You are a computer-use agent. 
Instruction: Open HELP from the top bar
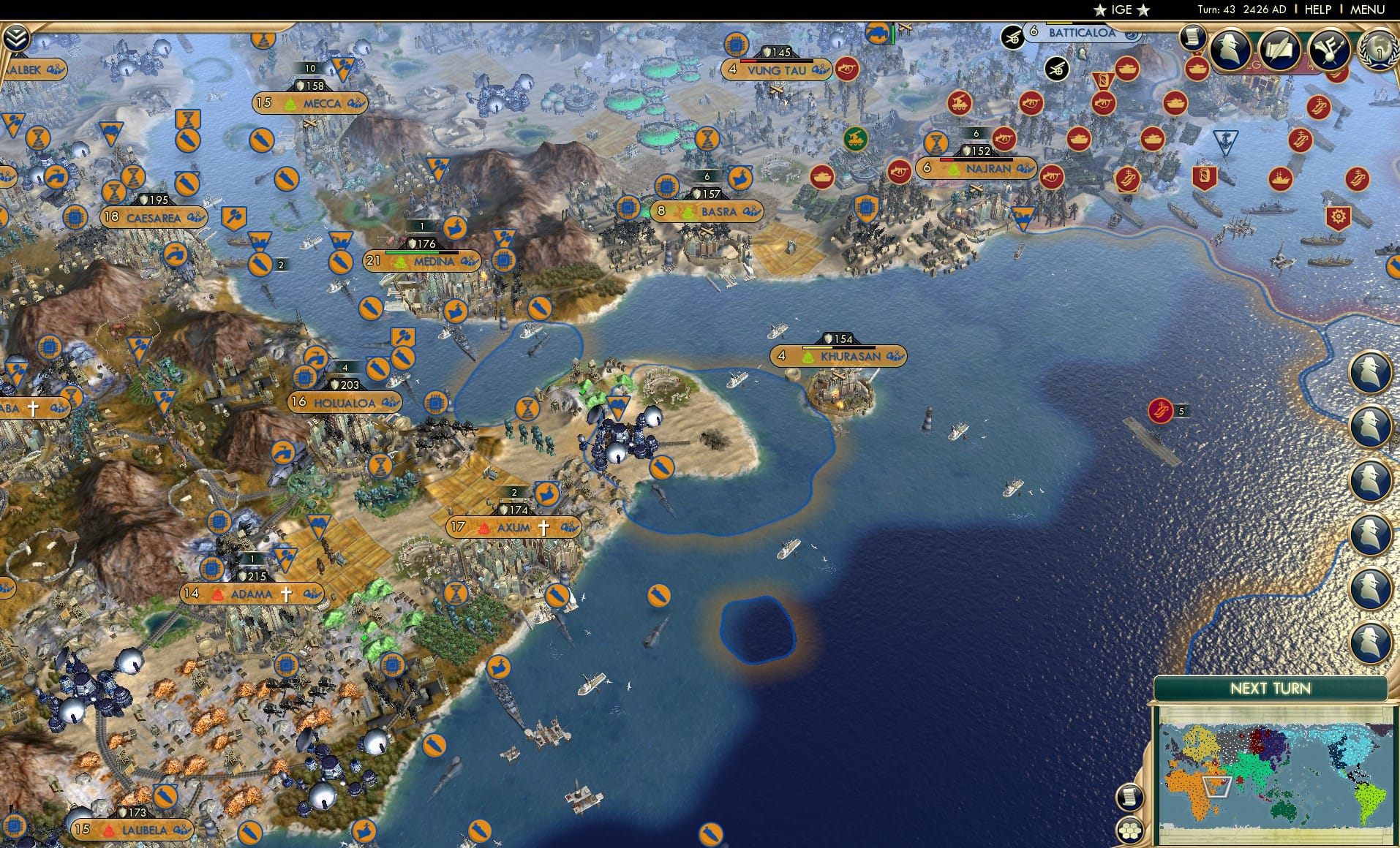1317,10
